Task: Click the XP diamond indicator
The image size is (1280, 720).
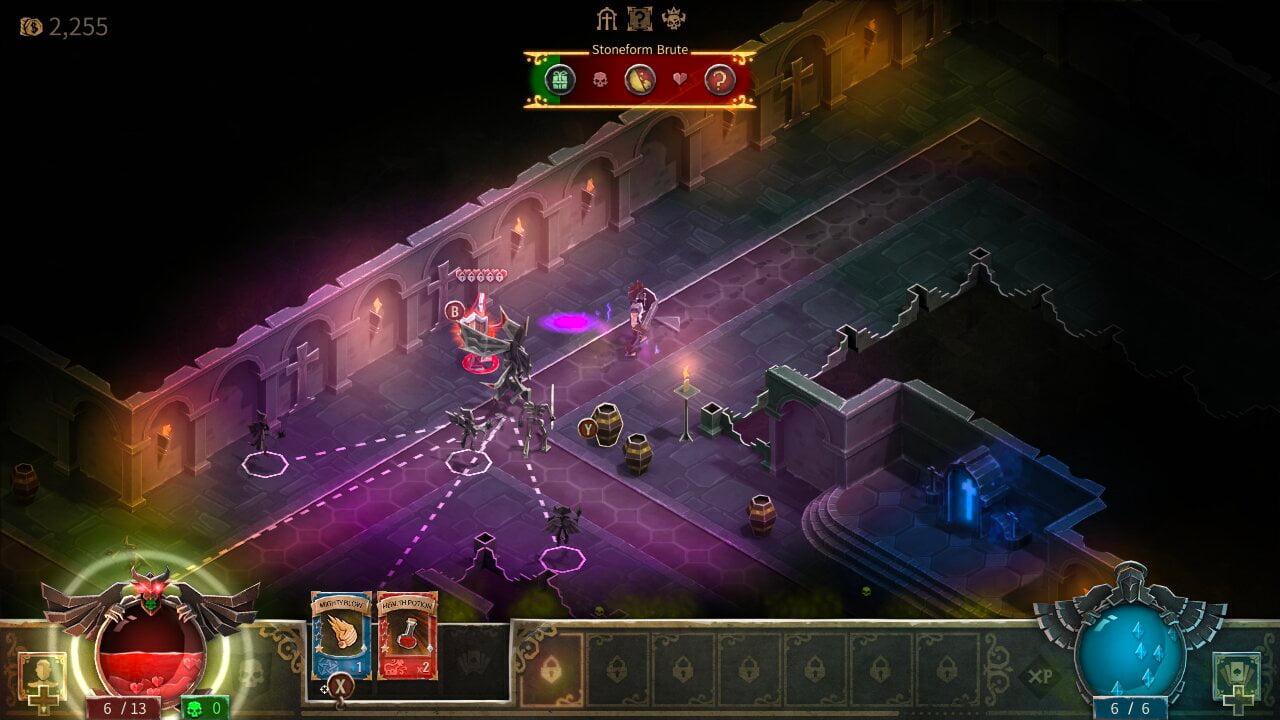Action: click(x=1041, y=676)
